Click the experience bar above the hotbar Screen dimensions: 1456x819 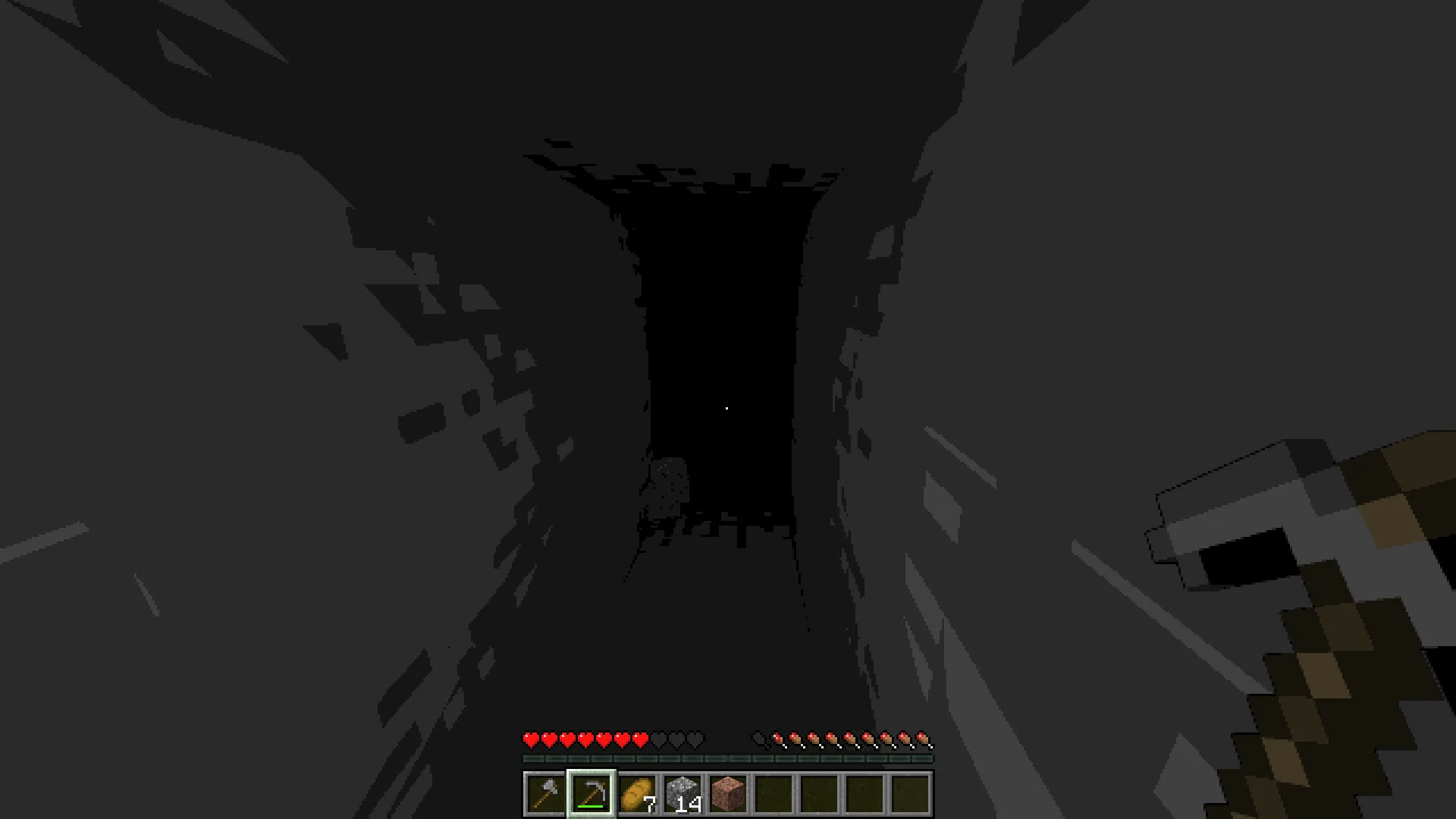click(x=726, y=757)
